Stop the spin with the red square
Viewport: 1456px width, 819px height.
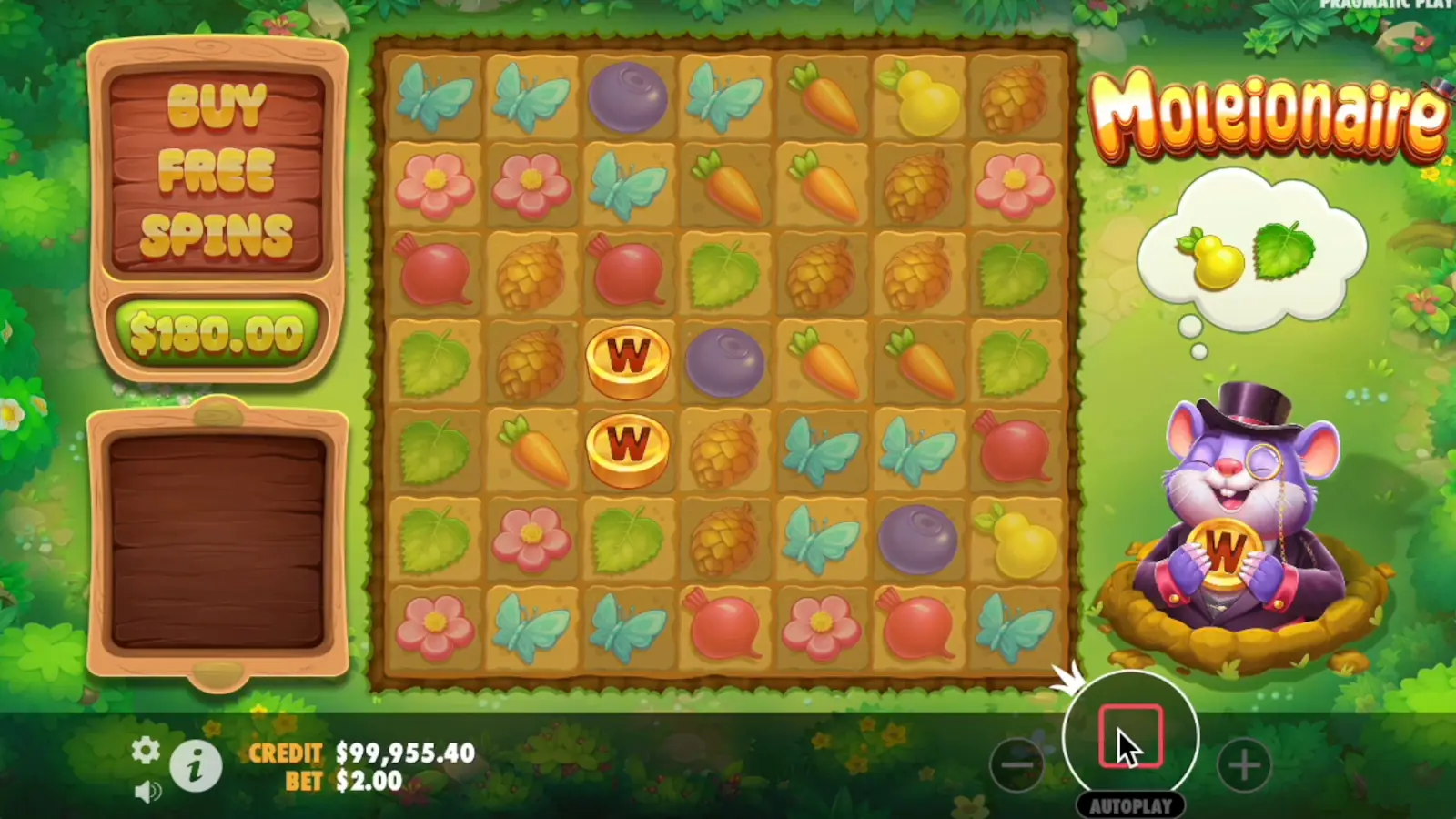point(1130,736)
